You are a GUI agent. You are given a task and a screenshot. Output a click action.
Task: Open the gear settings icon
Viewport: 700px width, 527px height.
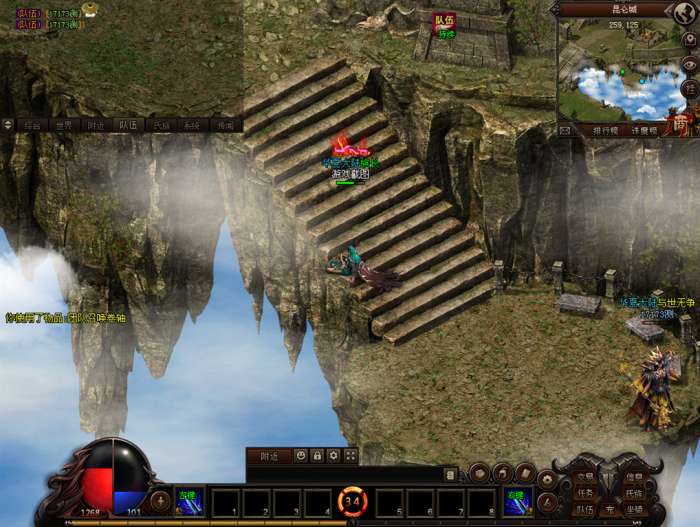(334, 455)
